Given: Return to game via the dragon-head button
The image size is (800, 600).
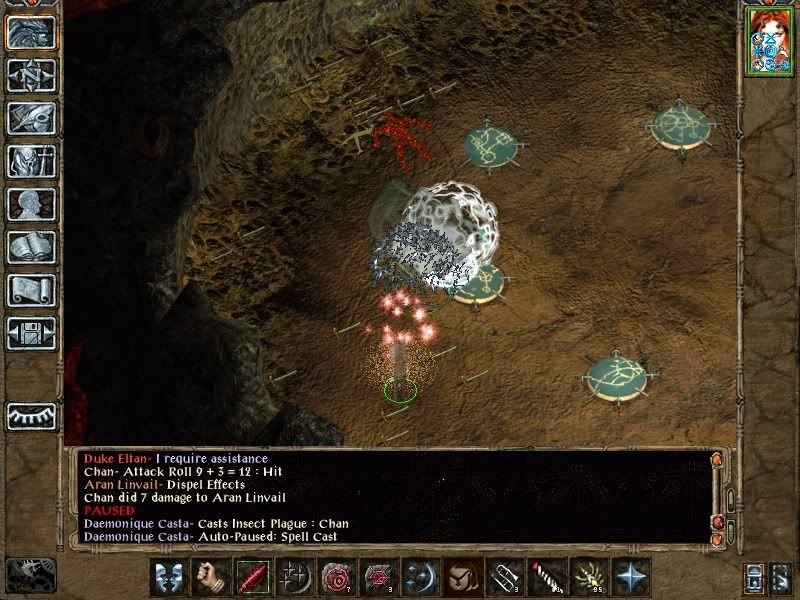Looking at the screenshot, I should pos(31,33).
